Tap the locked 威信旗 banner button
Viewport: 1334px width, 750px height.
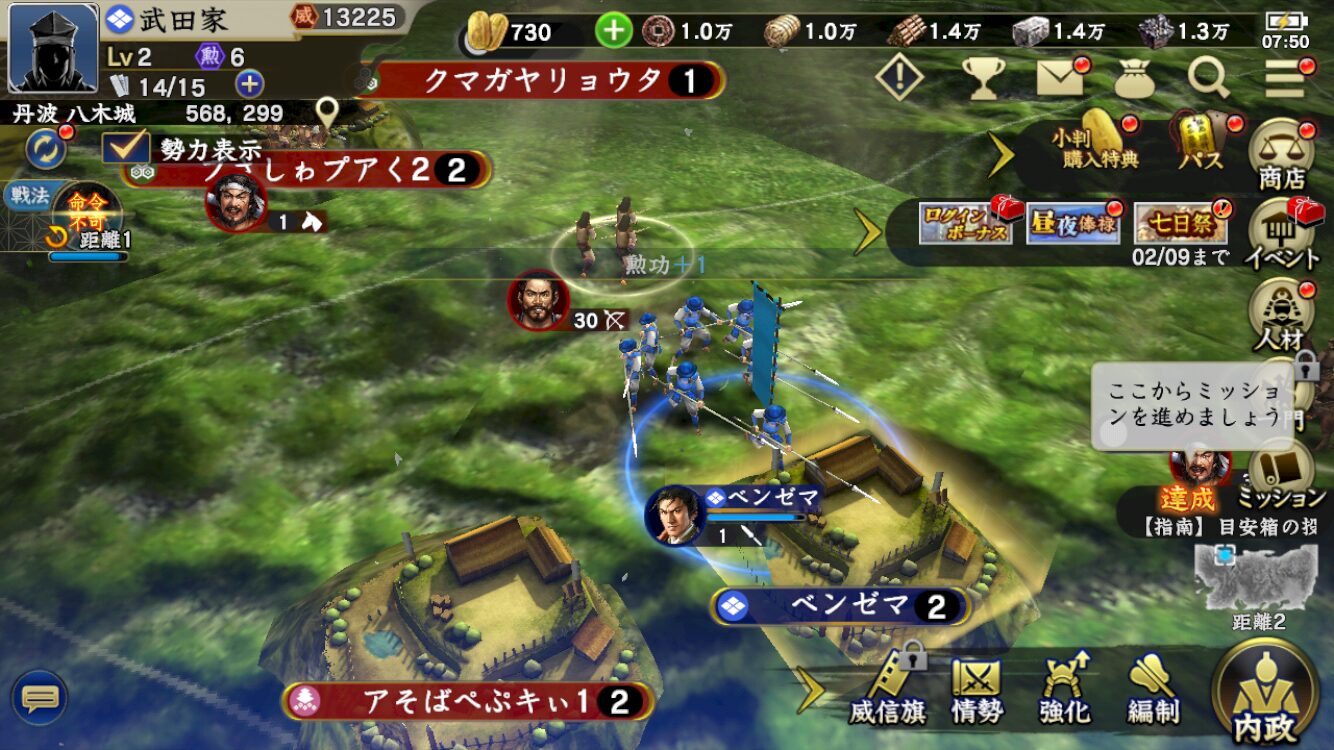coord(887,690)
